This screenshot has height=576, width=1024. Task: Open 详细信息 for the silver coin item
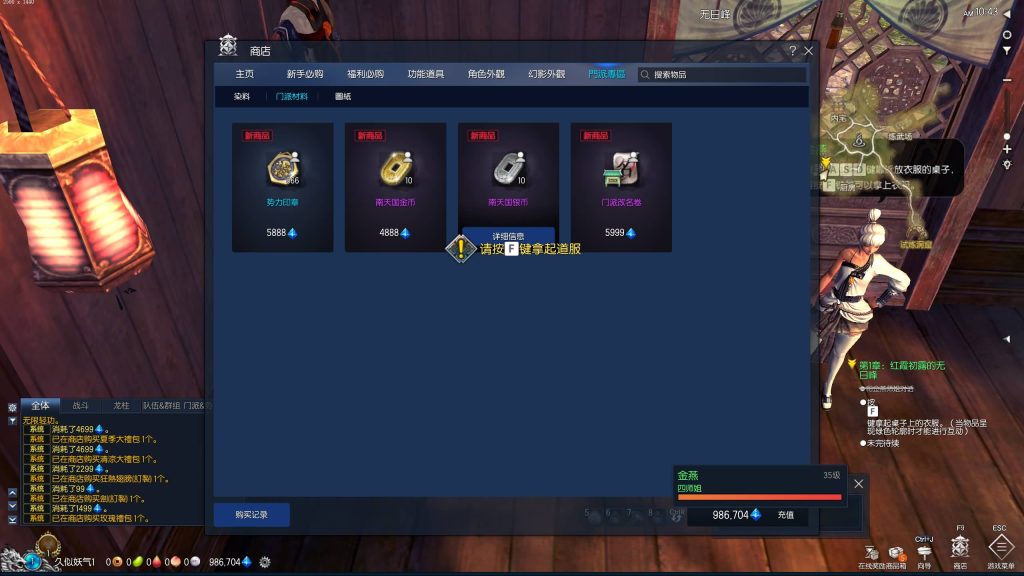pos(508,235)
